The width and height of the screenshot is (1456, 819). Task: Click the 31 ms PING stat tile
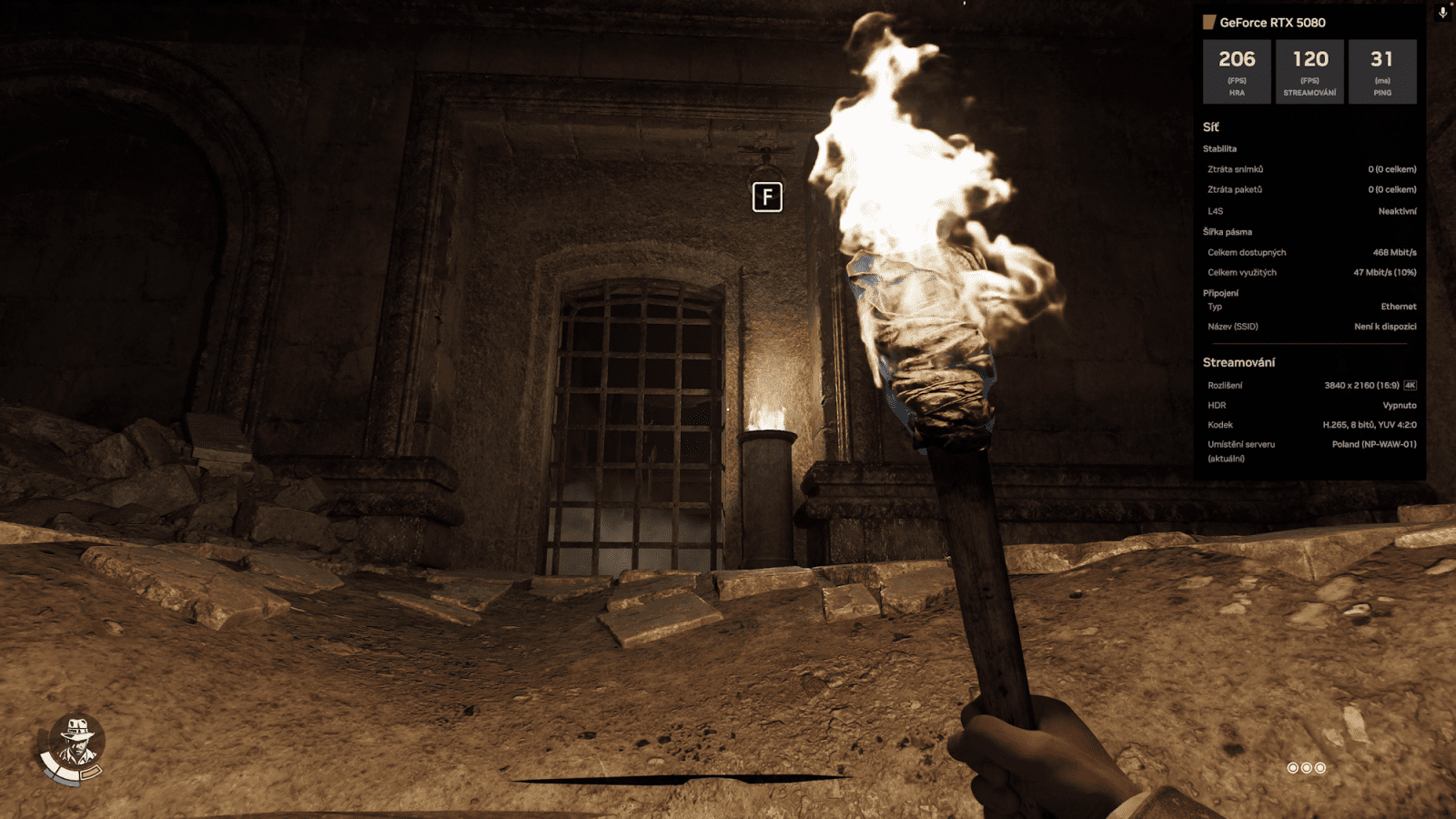coord(1383,71)
